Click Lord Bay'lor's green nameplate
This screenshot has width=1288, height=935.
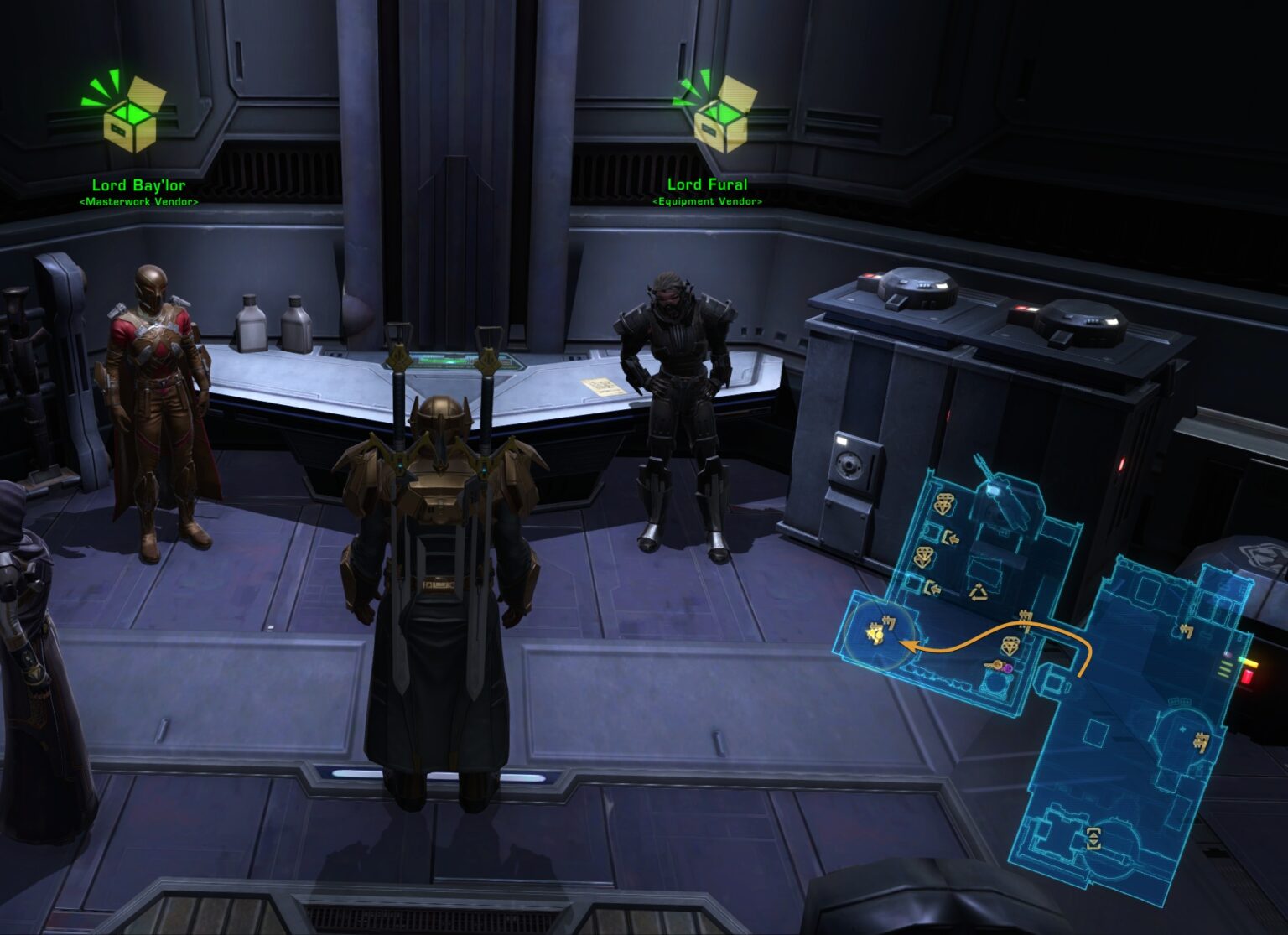[139, 184]
